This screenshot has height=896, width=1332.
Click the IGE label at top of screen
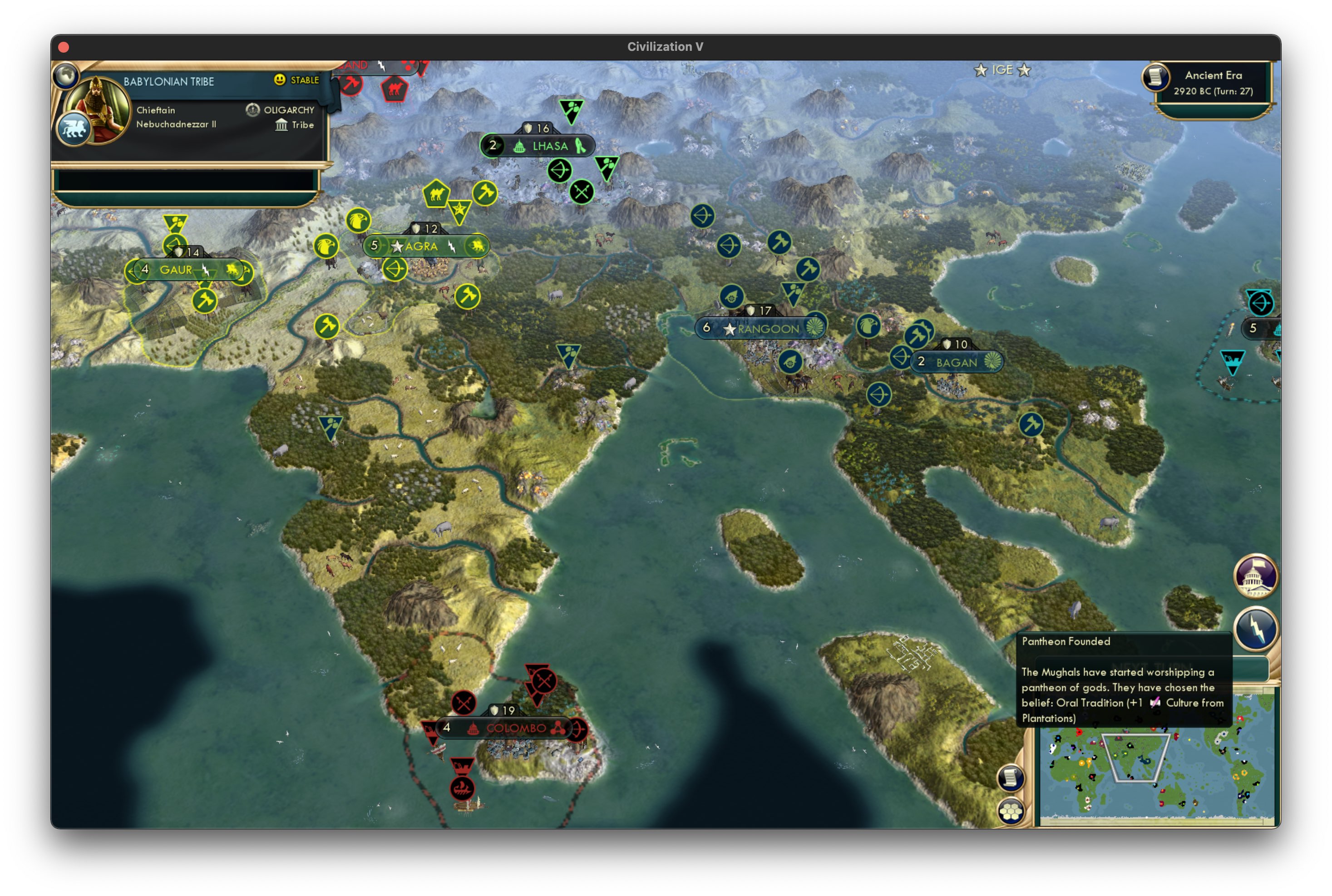tap(1003, 70)
